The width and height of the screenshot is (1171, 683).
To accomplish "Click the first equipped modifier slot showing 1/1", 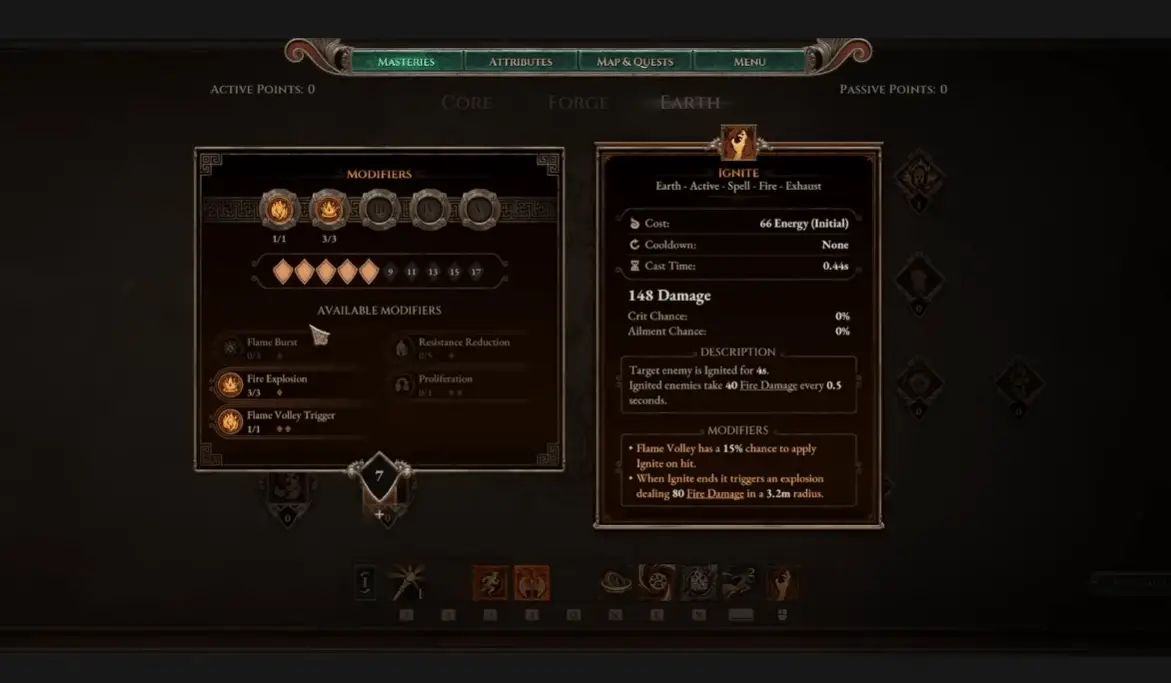I will pos(279,210).
